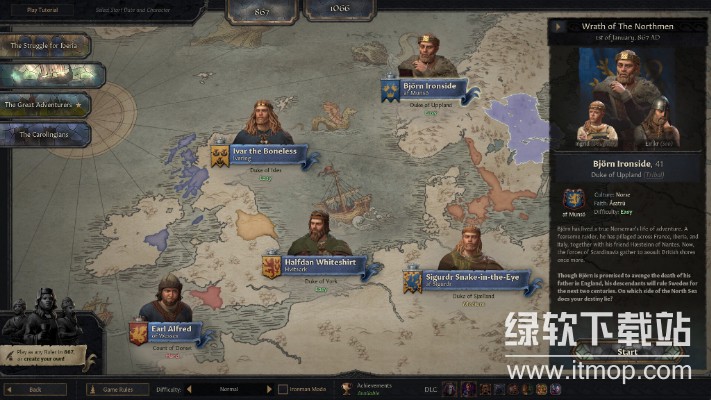Show the Achievements availability info
This screenshot has height=400, width=711.
(x=365, y=389)
